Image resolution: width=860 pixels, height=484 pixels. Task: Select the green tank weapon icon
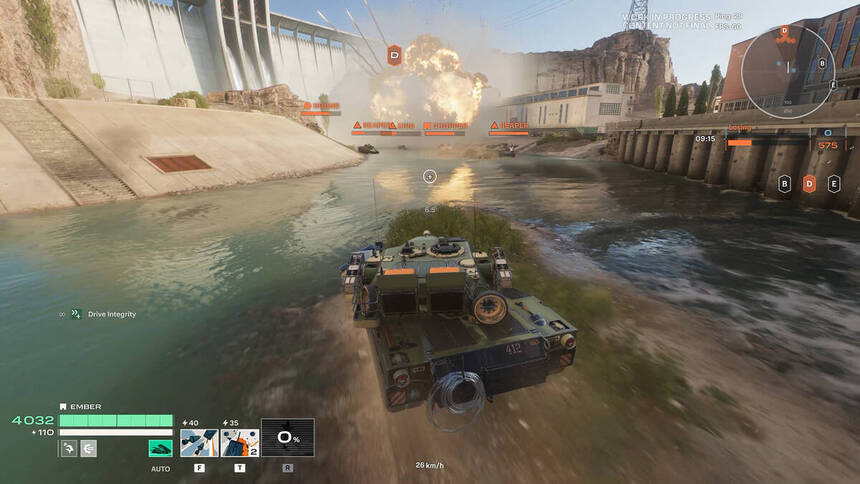(160, 448)
